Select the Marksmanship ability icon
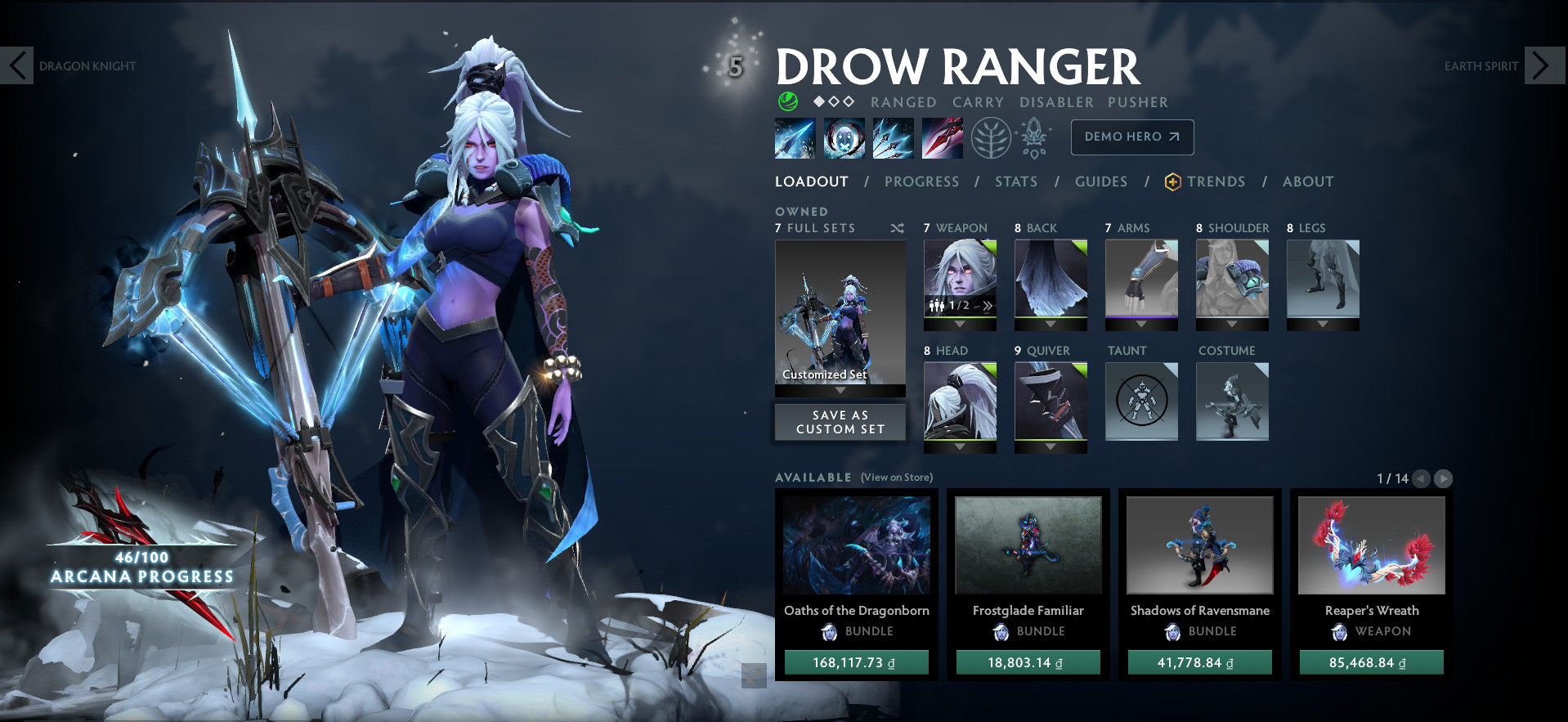The width and height of the screenshot is (1568, 722). point(941,137)
